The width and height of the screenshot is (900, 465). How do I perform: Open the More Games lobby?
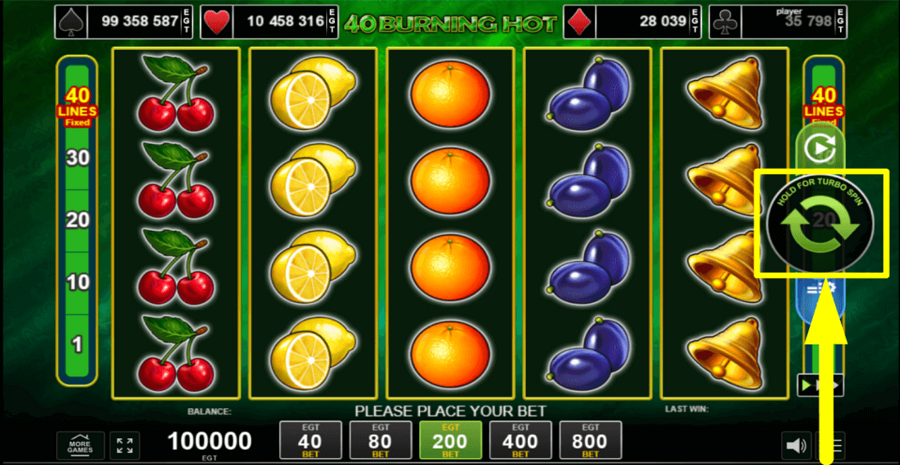pos(81,445)
